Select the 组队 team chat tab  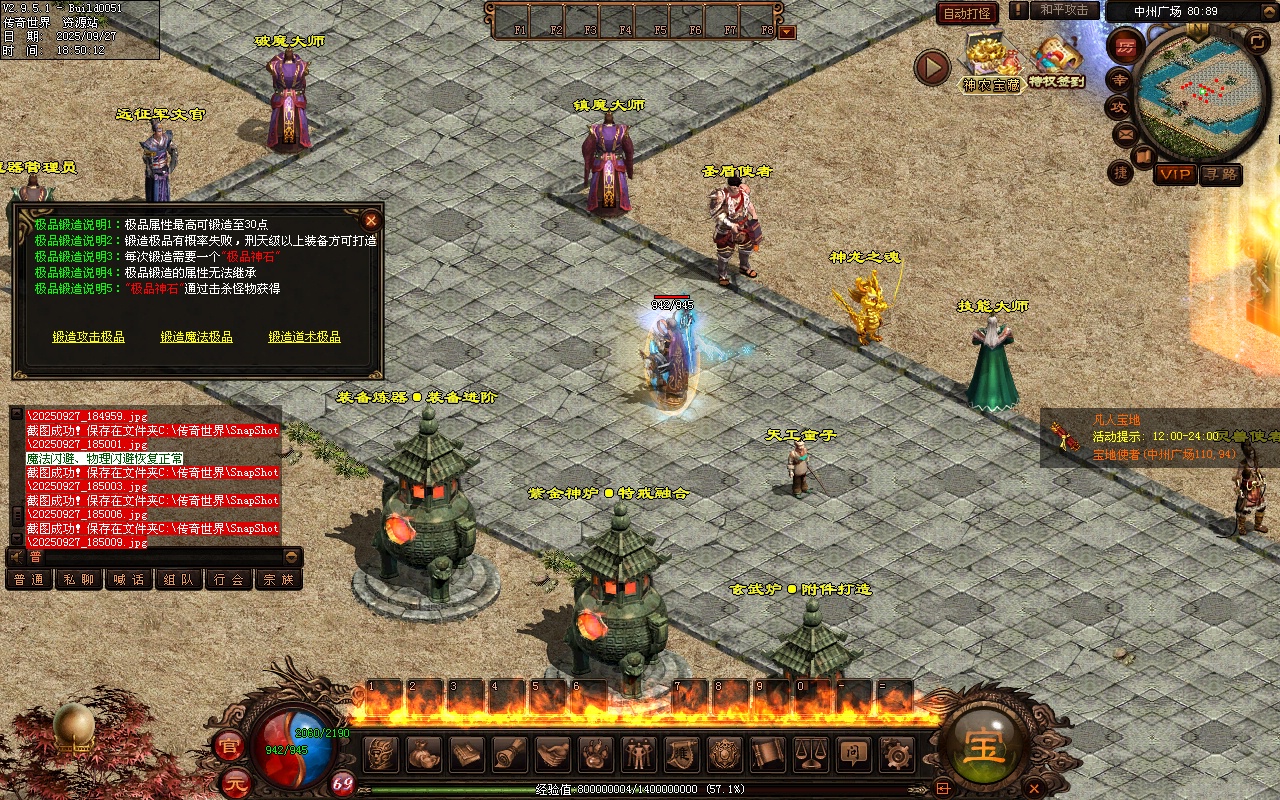pos(179,579)
